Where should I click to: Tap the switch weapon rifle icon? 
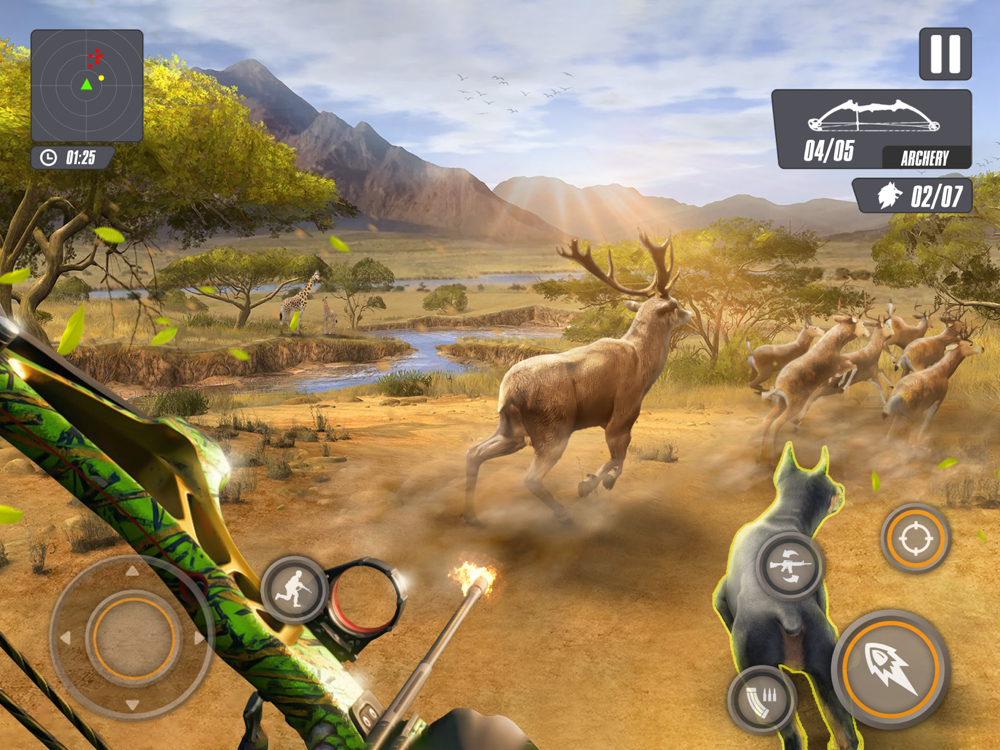pyautogui.click(x=789, y=565)
